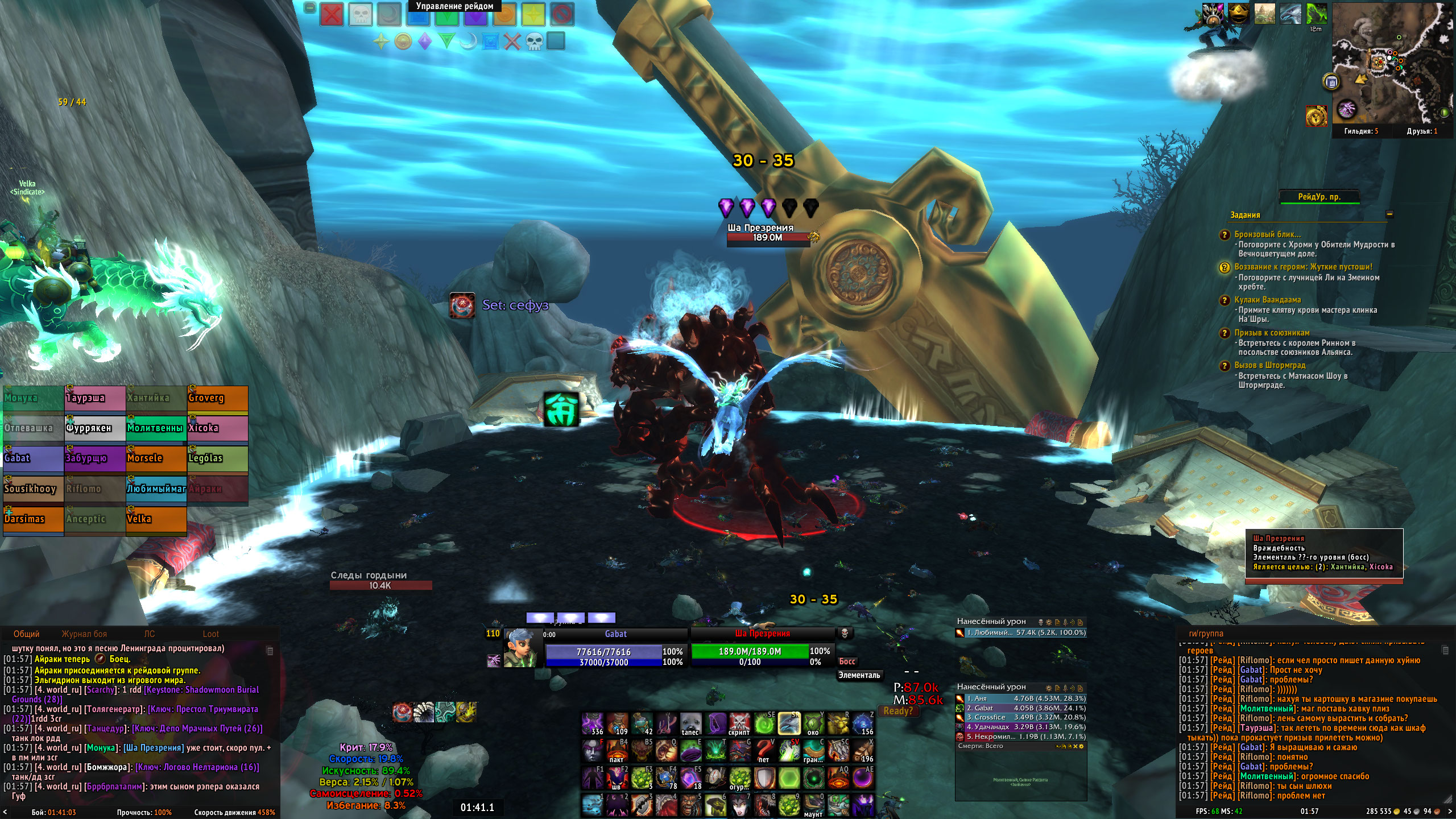Collapse the Задания quest tracker

pyautogui.click(x=1389, y=214)
